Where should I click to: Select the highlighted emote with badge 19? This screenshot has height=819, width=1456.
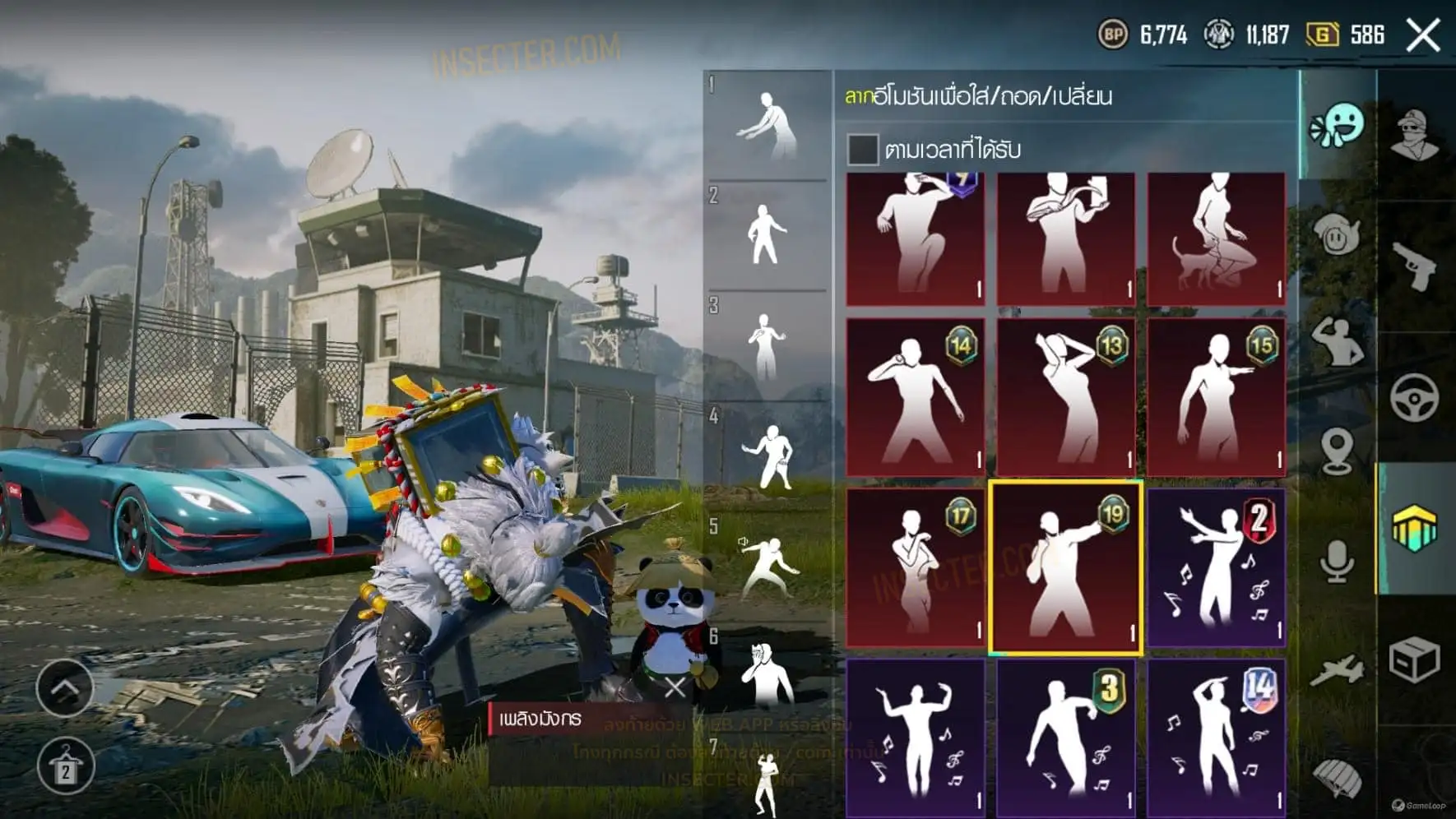(x=1065, y=567)
